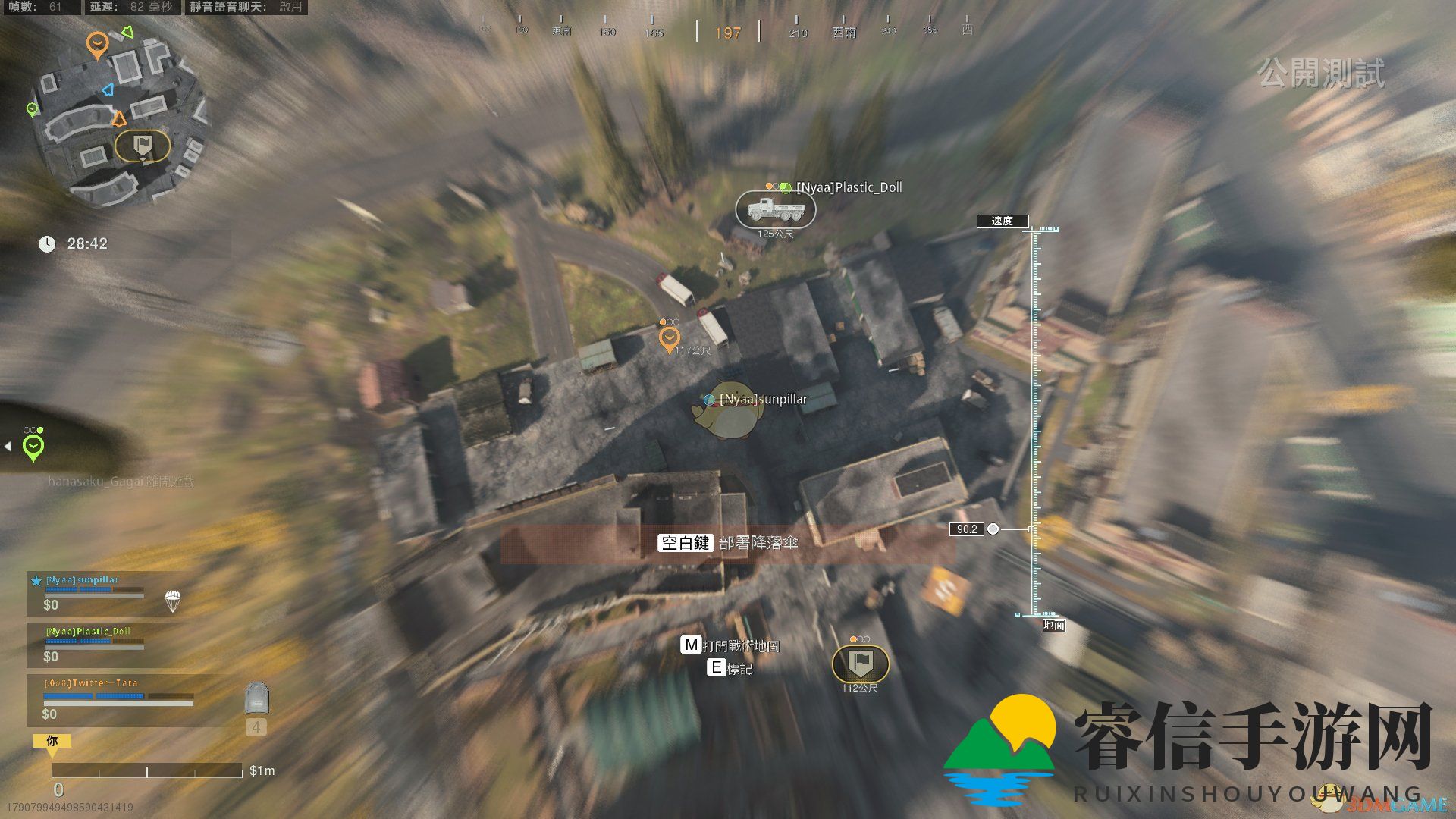Select the flag objective icon on the minimap
The image size is (1456, 819).
click(x=142, y=146)
